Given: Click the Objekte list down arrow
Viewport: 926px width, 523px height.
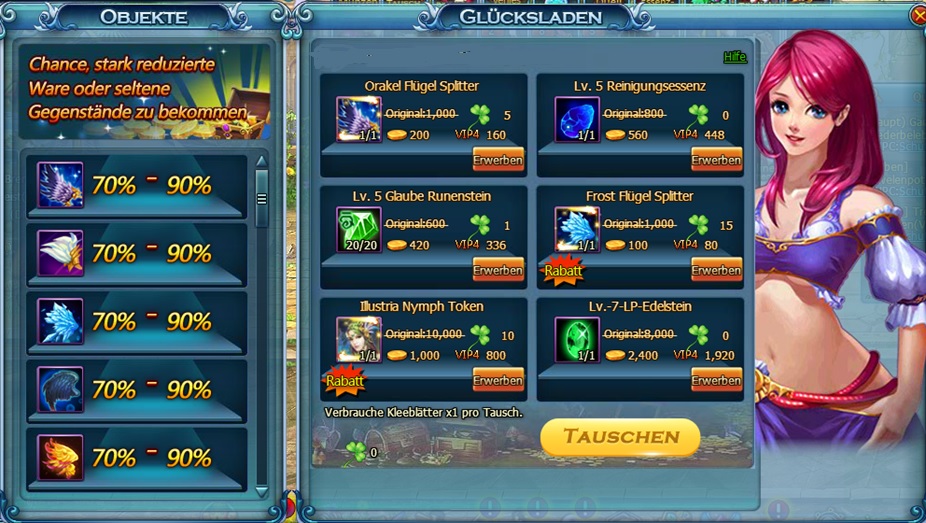Looking at the screenshot, I should pos(262,491).
